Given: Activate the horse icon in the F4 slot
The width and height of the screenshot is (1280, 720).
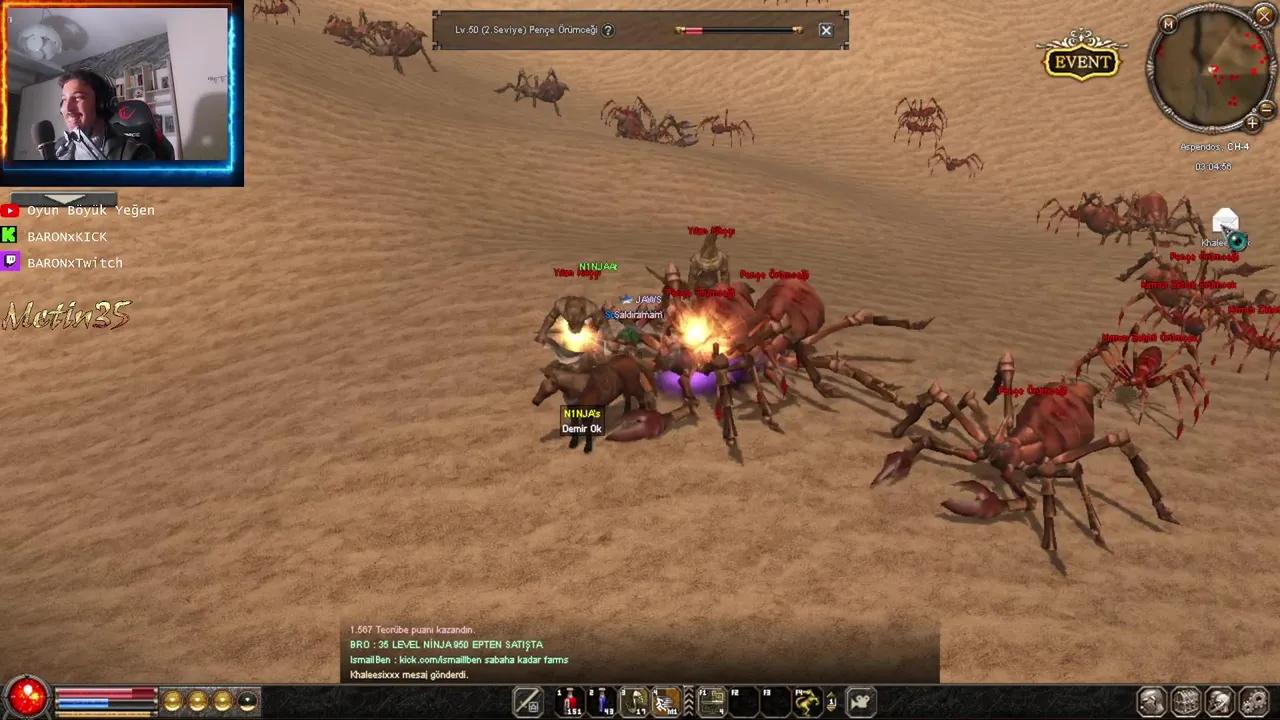Looking at the screenshot, I should (805, 702).
